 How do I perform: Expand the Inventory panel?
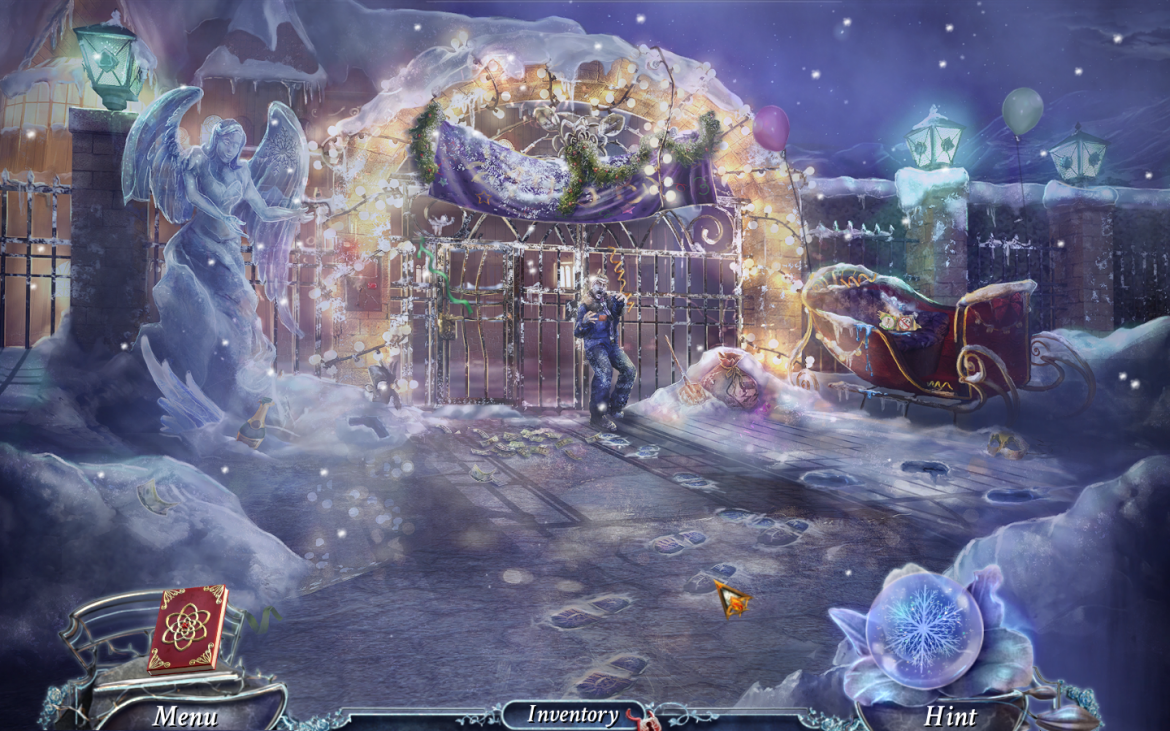[572, 714]
